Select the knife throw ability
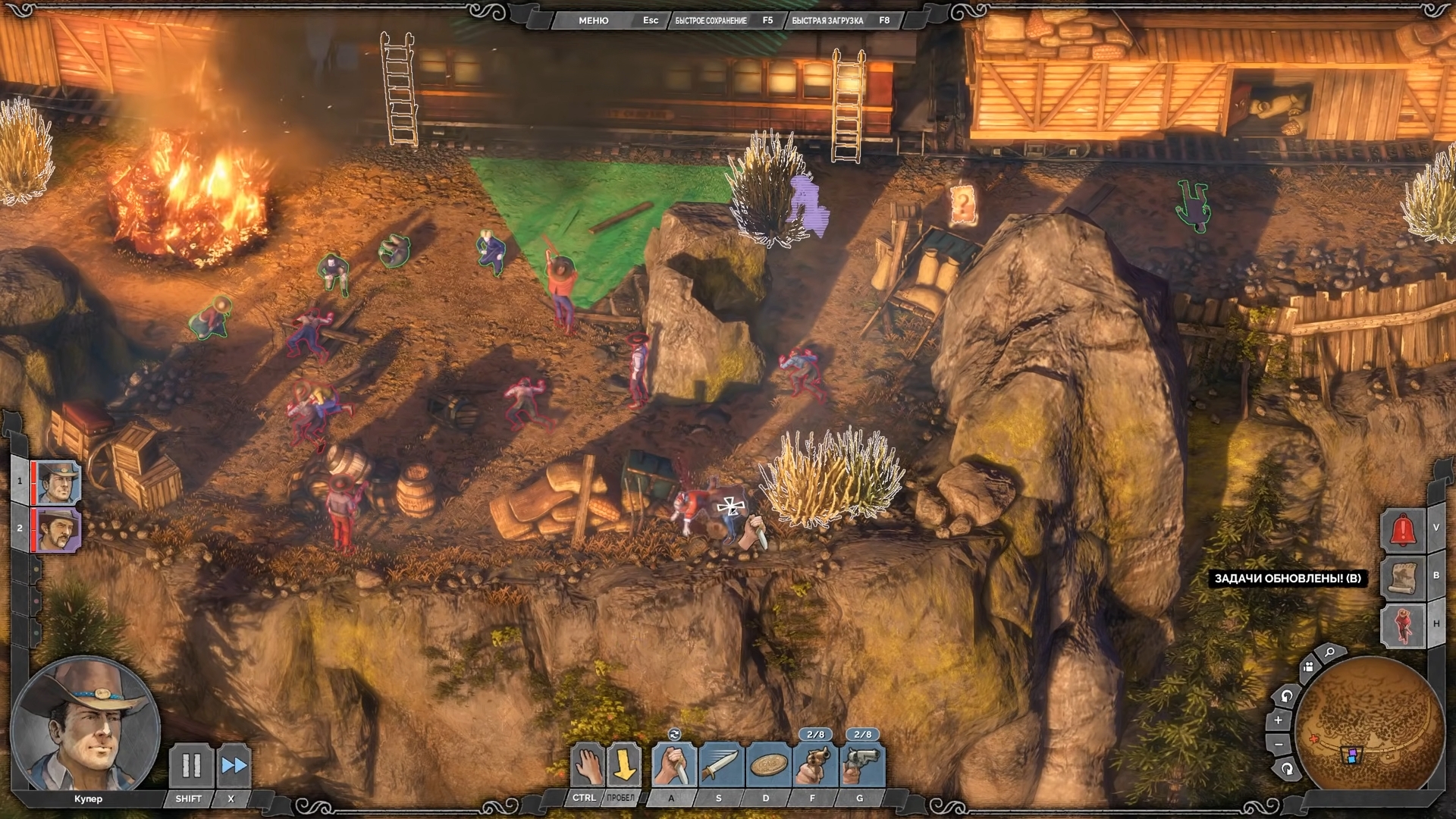Viewport: 1456px width, 819px height. (720, 766)
